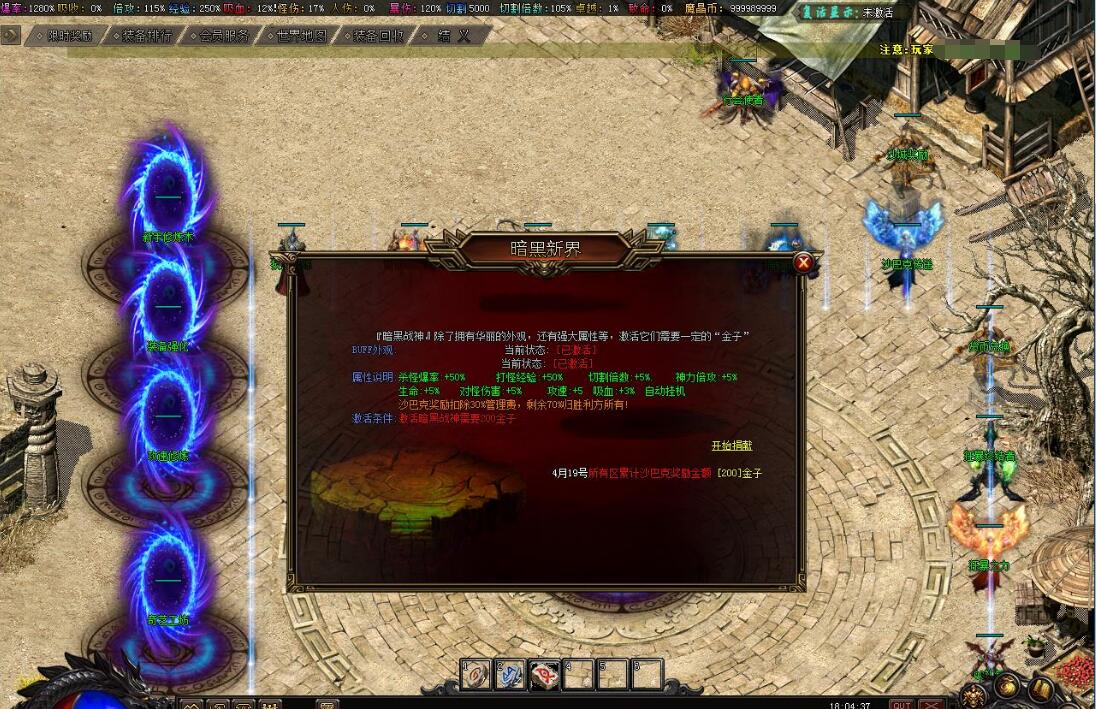Open the 世界地图 world map

(x=301, y=35)
